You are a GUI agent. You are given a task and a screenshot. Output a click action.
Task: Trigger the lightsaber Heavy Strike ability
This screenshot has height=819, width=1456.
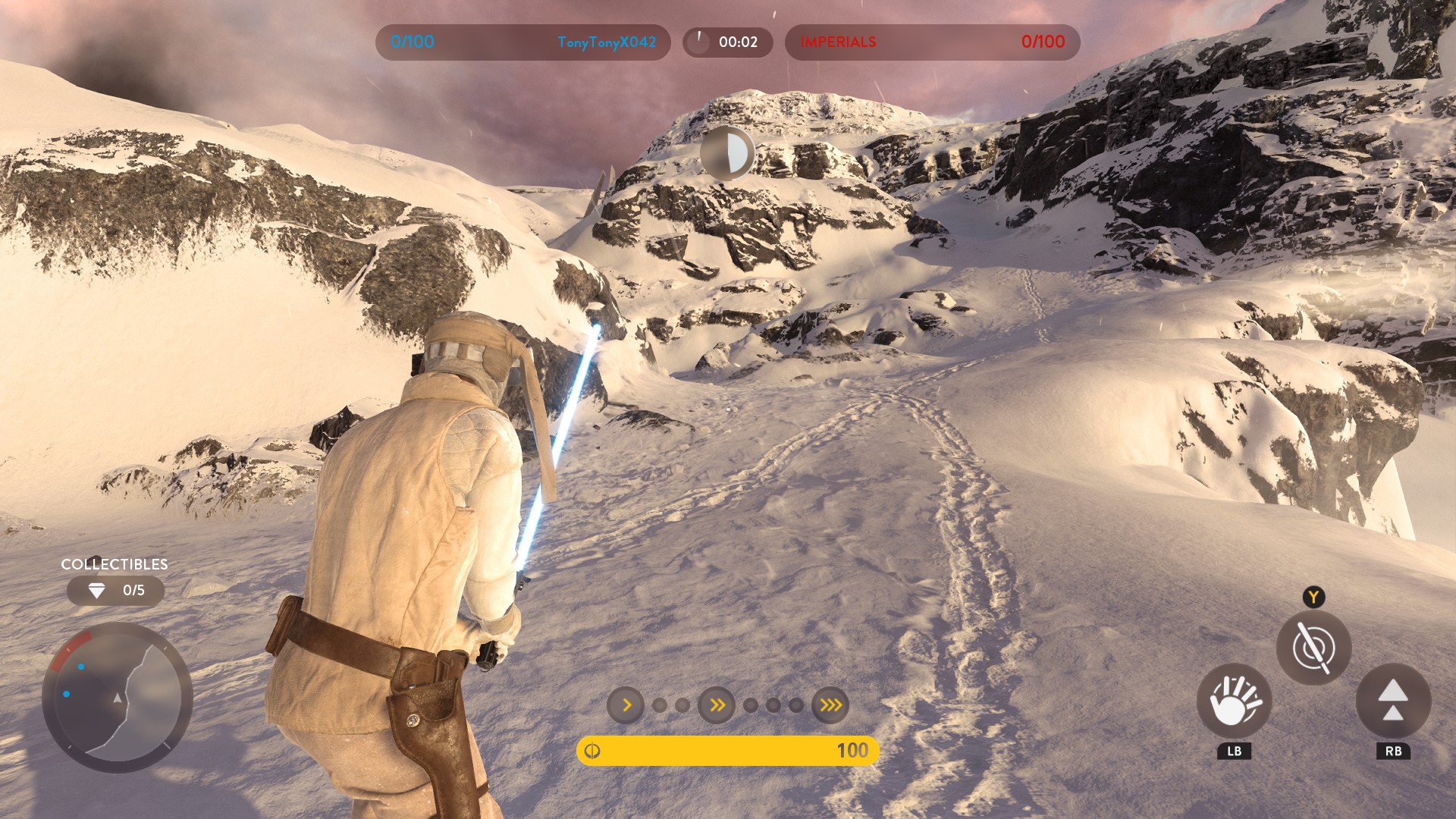click(1313, 648)
